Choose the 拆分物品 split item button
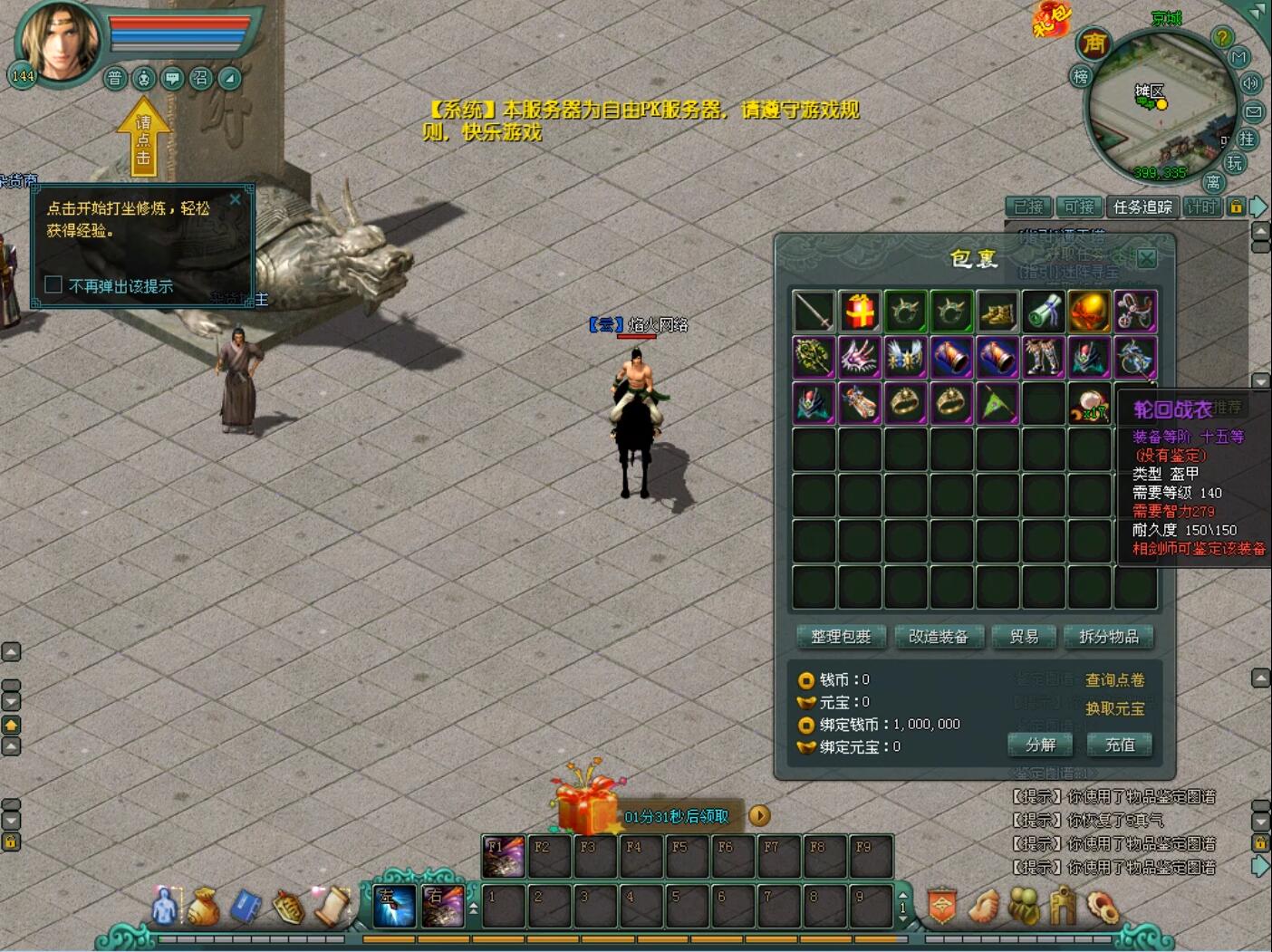The image size is (1272, 952). [1108, 637]
